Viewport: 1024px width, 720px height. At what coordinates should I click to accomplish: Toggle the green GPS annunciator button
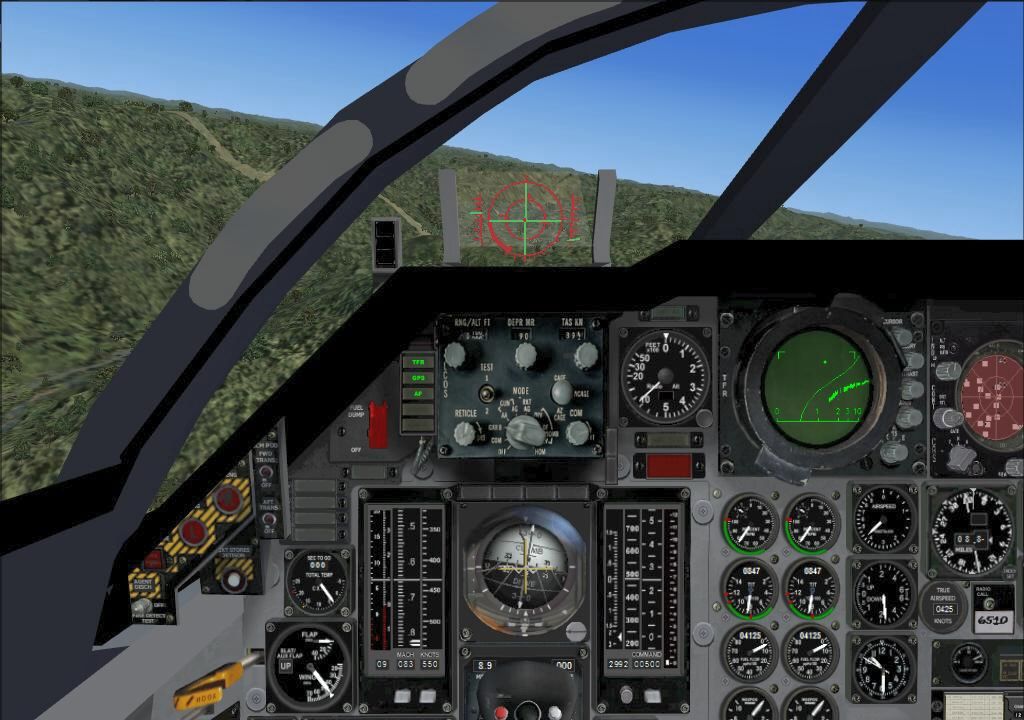tap(417, 378)
